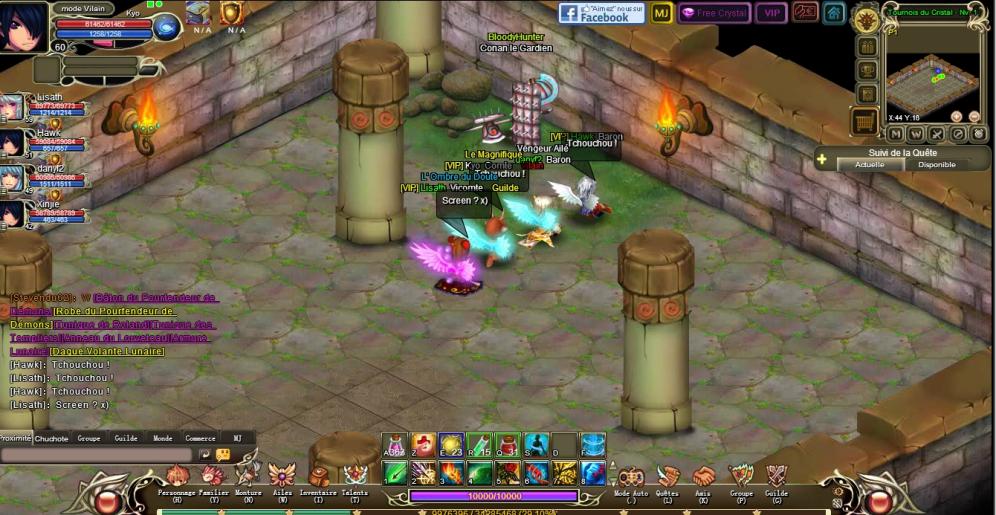Viewport: 996px width, 515px height.
Task: Open the MJ button in top bar
Action: click(x=661, y=13)
